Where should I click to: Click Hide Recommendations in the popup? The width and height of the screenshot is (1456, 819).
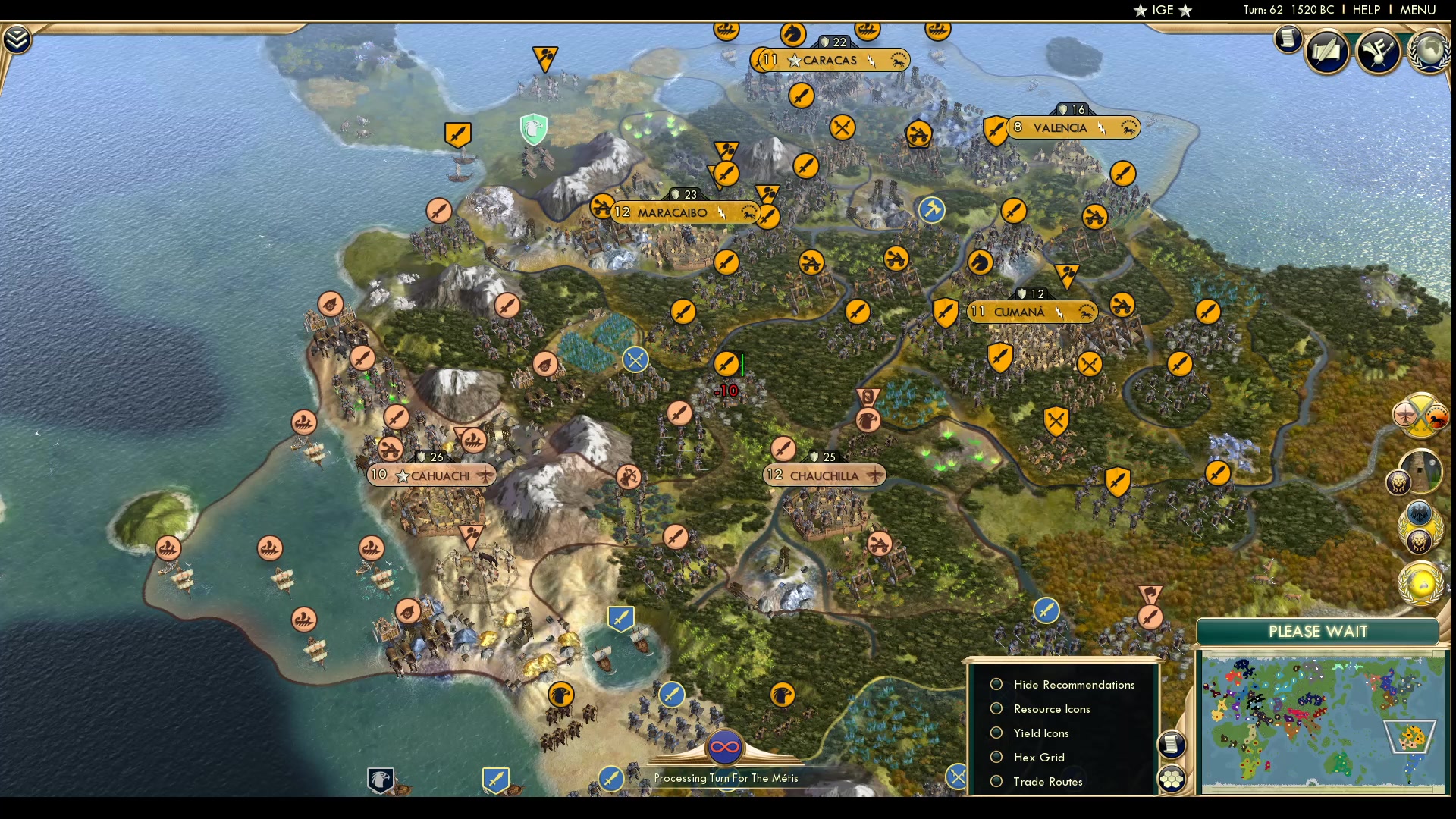996,684
